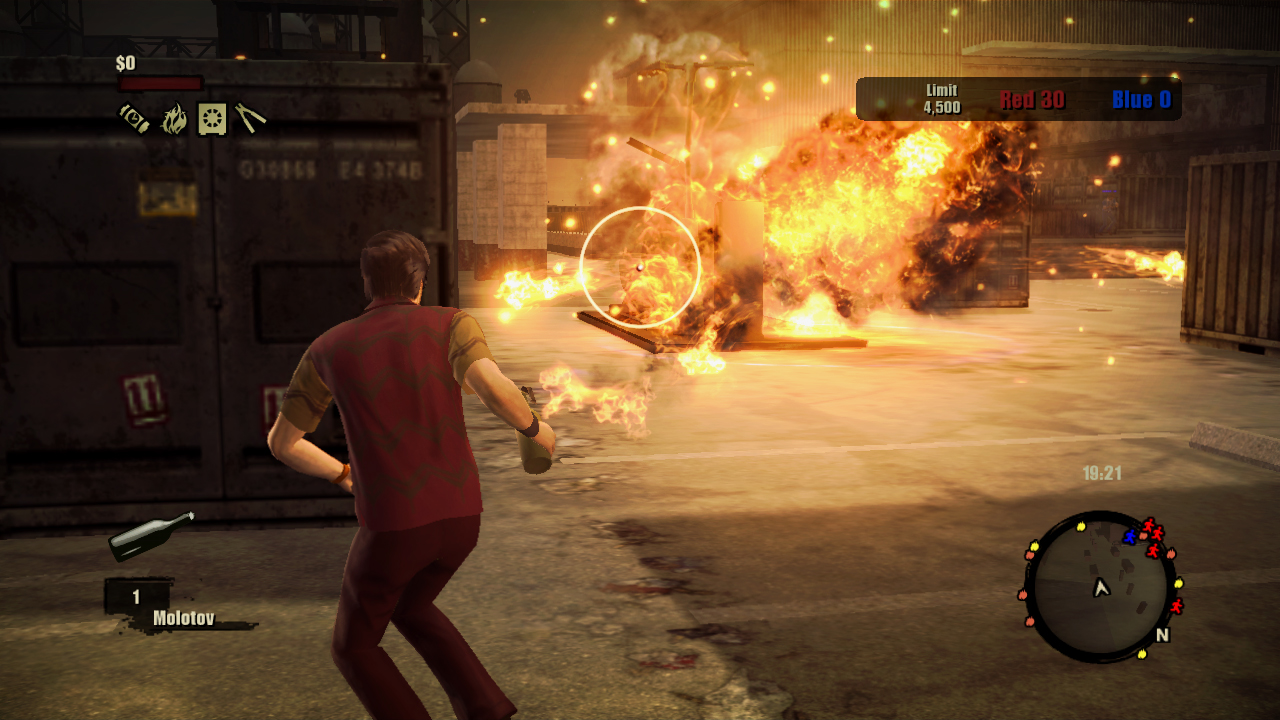
Task: Click the north N compass marker
Action: (1162, 635)
